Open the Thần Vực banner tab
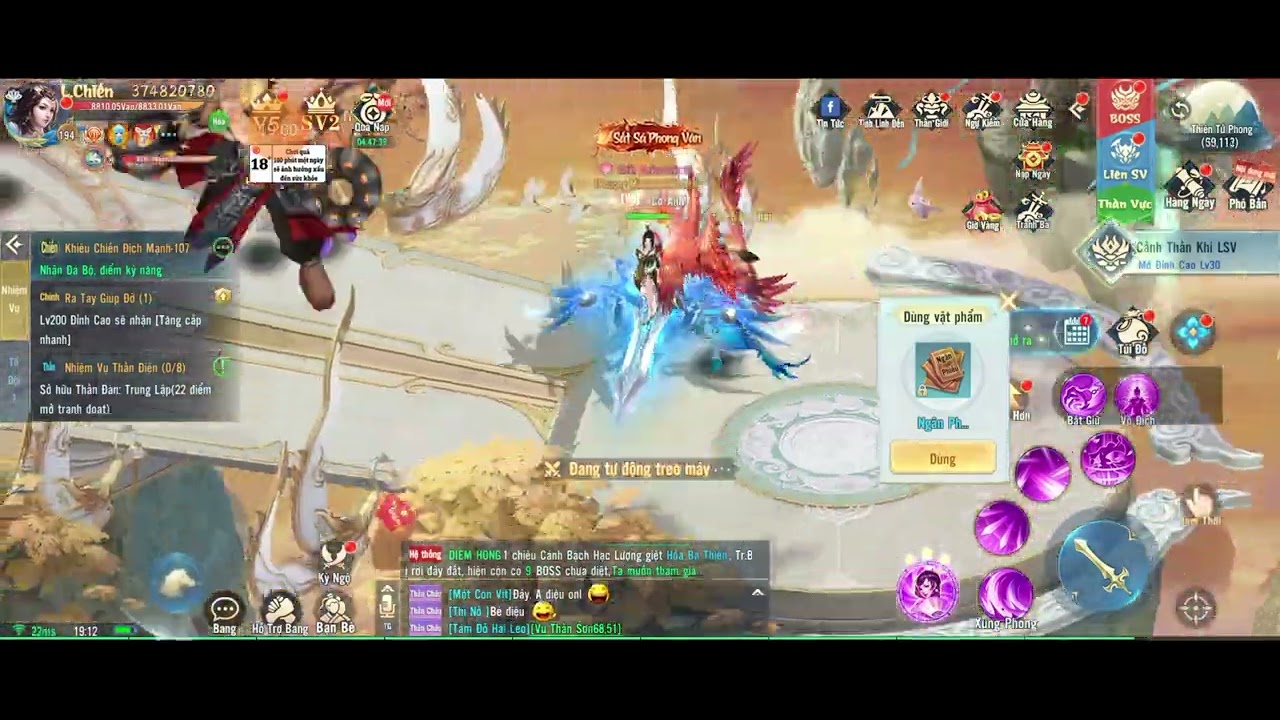The width and height of the screenshot is (1280, 720). tap(1125, 203)
